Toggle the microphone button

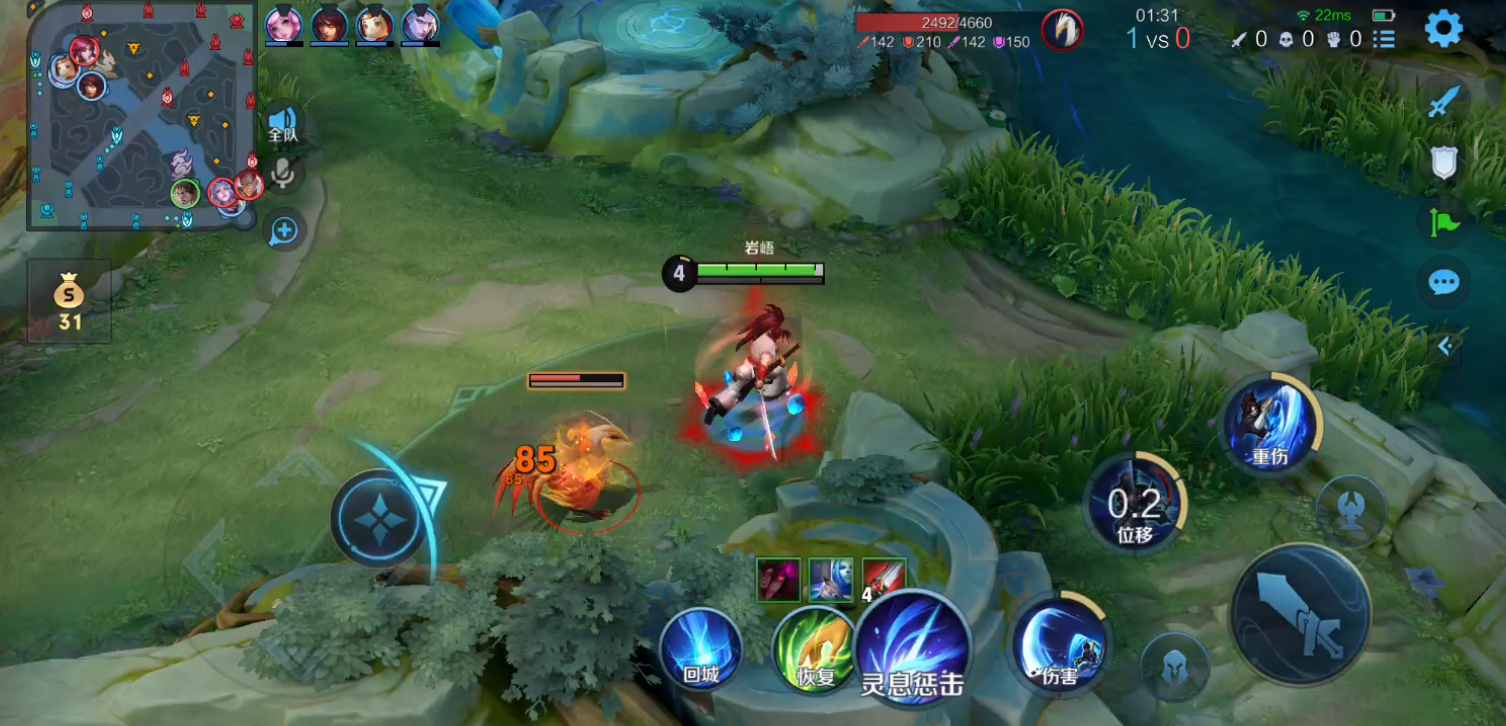[284, 174]
